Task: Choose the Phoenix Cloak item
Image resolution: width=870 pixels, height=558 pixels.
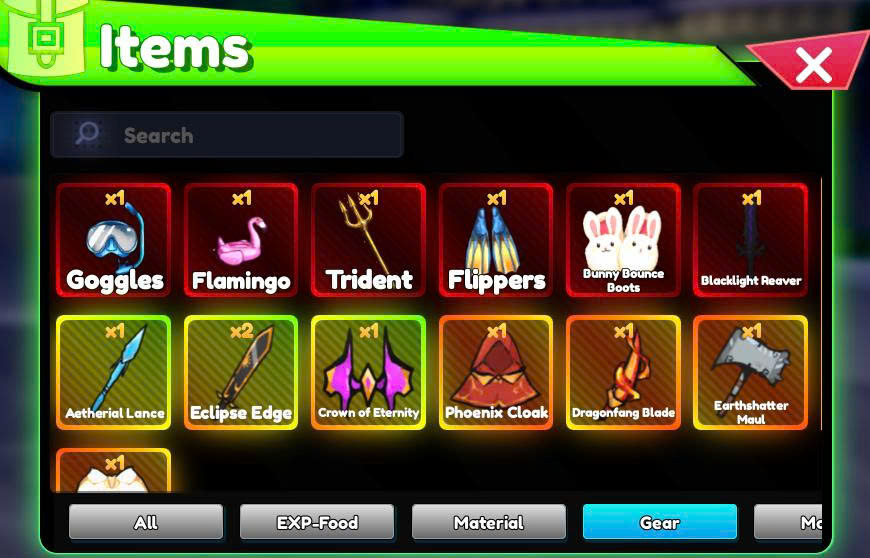Action: coord(496,372)
